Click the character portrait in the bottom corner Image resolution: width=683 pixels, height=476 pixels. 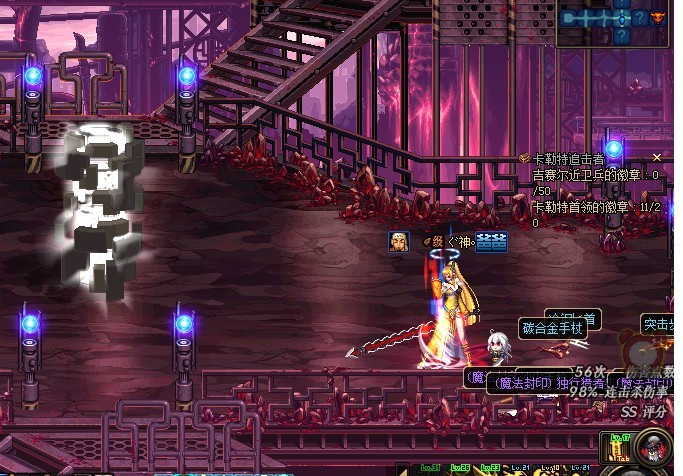pyautogui.click(x=654, y=449)
